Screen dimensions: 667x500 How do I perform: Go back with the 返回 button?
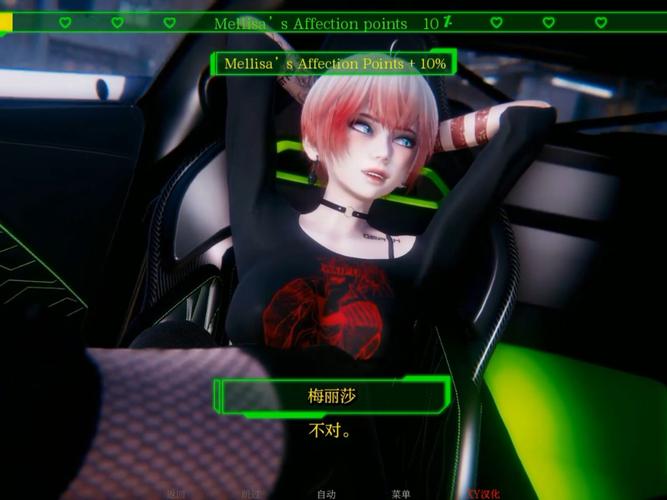[176, 493]
